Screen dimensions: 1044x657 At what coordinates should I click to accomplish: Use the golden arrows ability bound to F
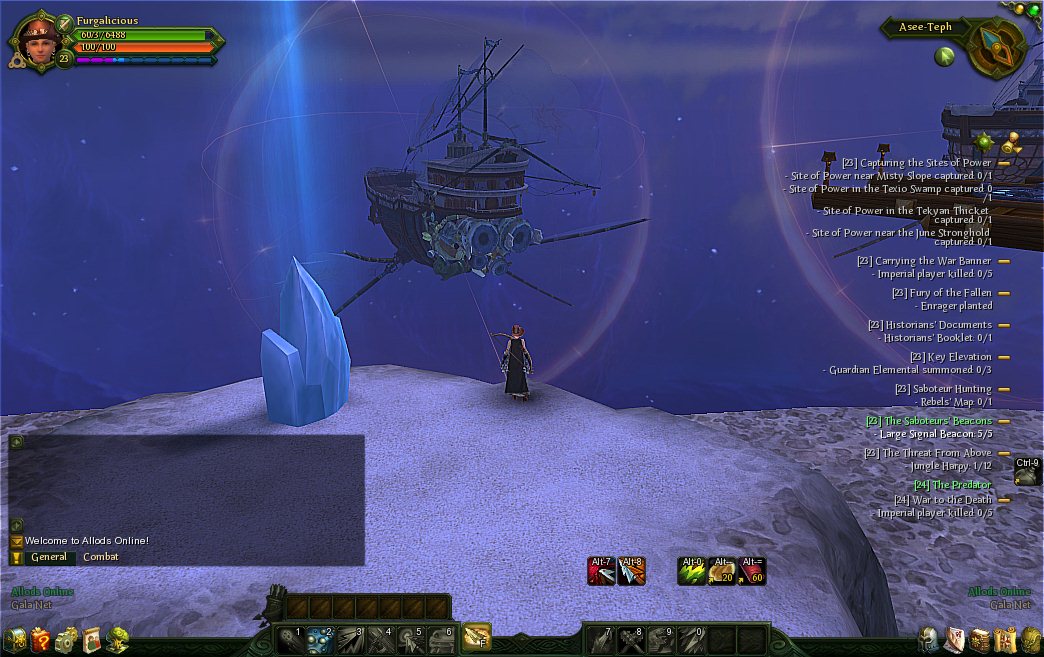[476, 636]
